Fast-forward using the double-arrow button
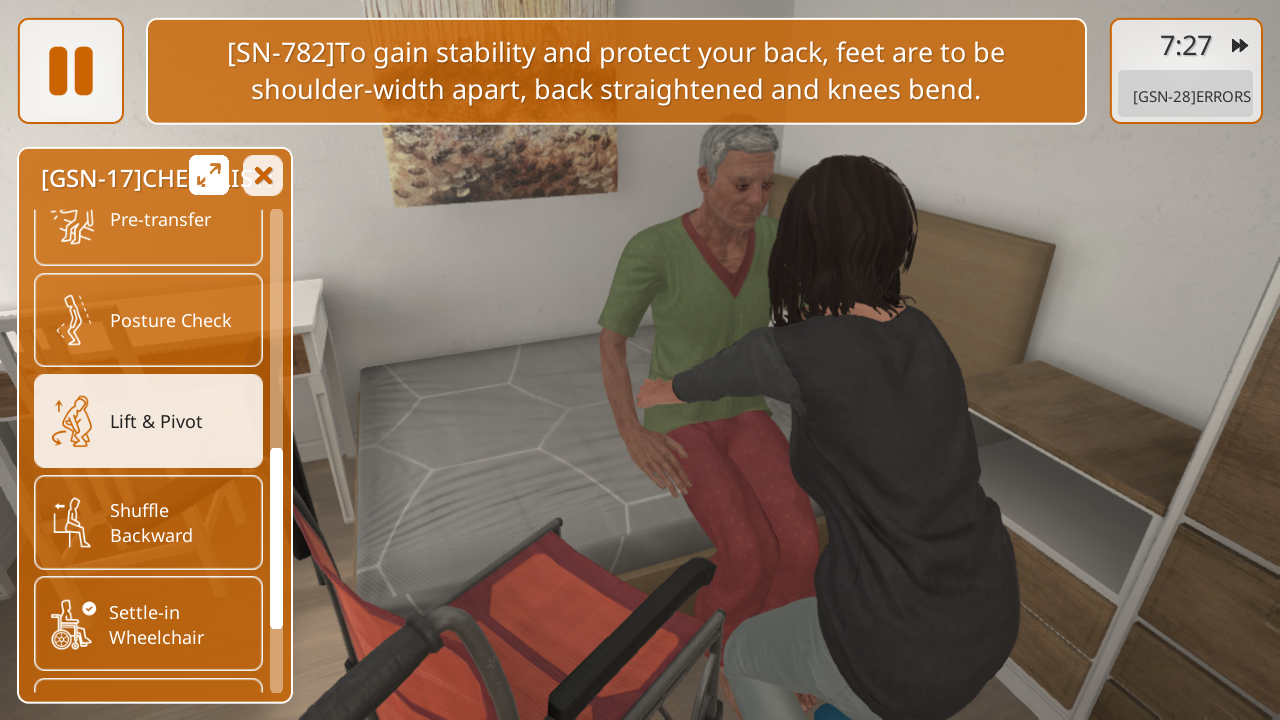The height and width of the screenshot is (720, 1280). pos(1239,45)
